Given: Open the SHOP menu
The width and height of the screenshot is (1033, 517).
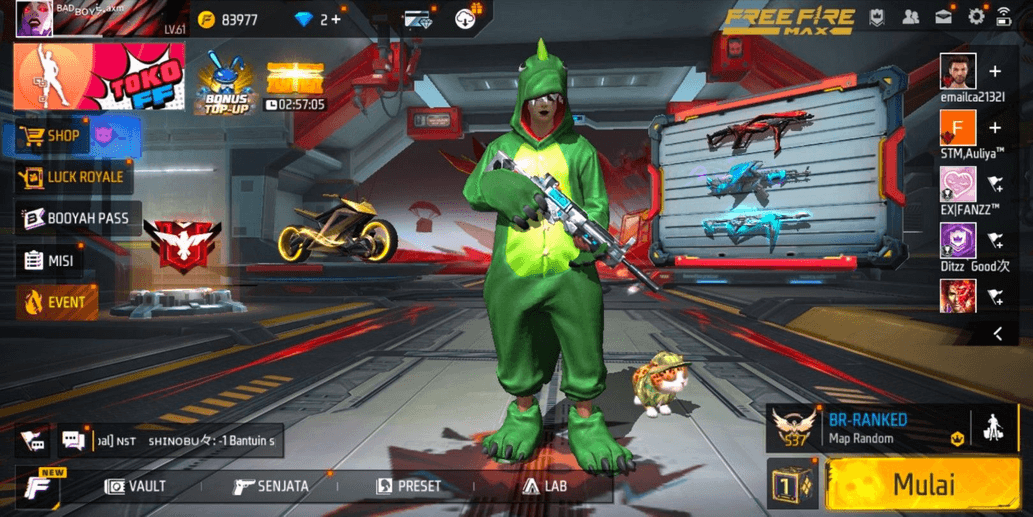Looking at the screenshot, I should pyautogui.click(x=62, y=136).
